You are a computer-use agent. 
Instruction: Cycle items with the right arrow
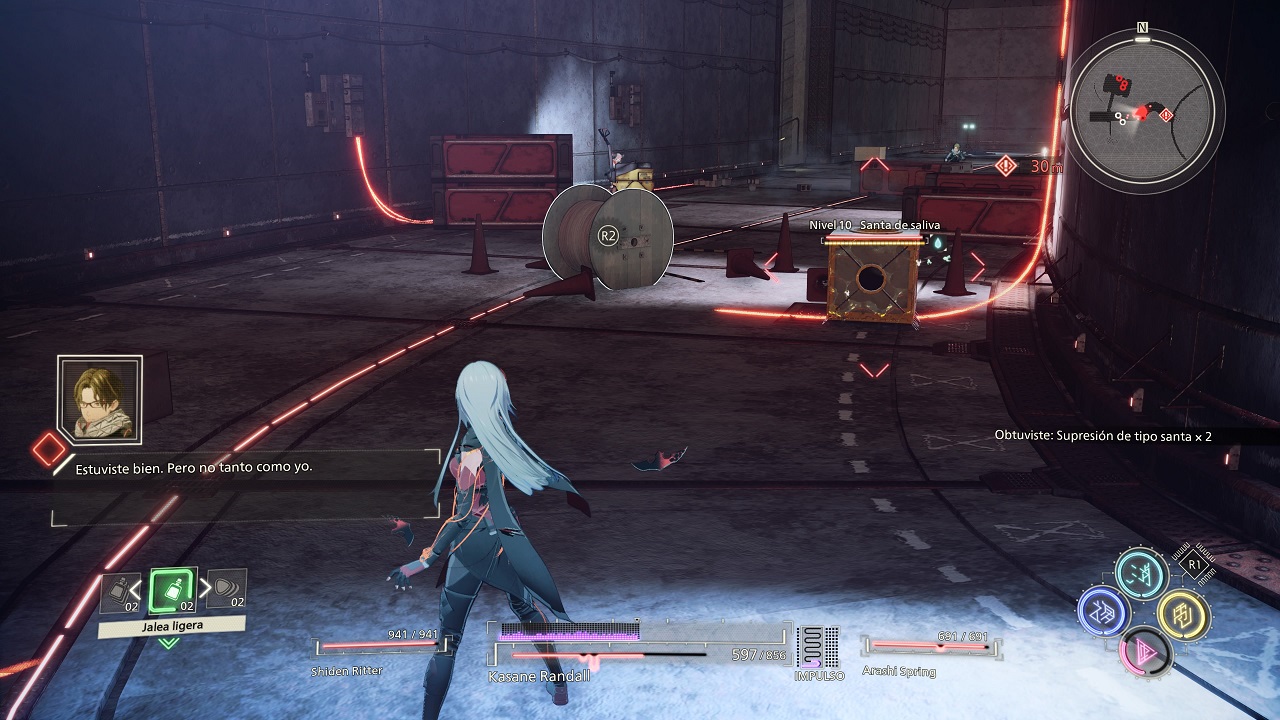[x=206, y=585]
